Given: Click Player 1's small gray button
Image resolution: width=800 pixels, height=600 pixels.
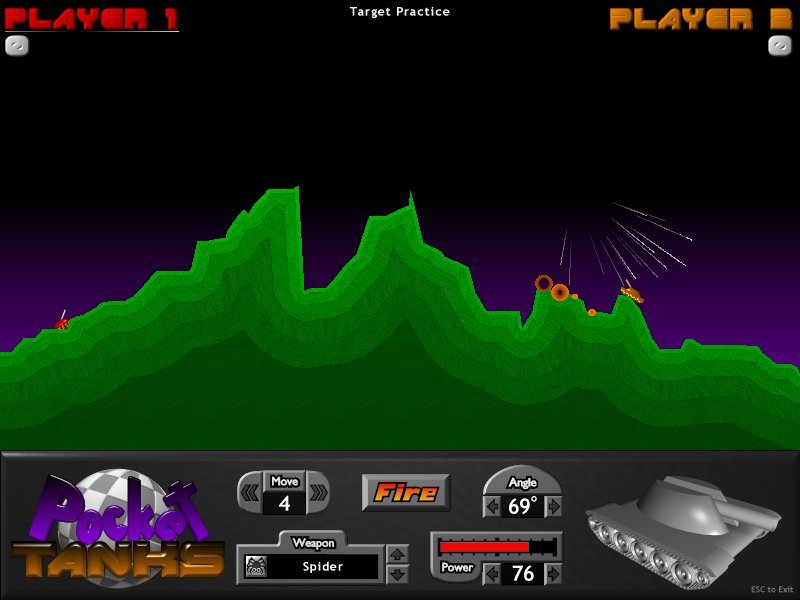Looking at the screenshot, I should click(x=17, y=45).
